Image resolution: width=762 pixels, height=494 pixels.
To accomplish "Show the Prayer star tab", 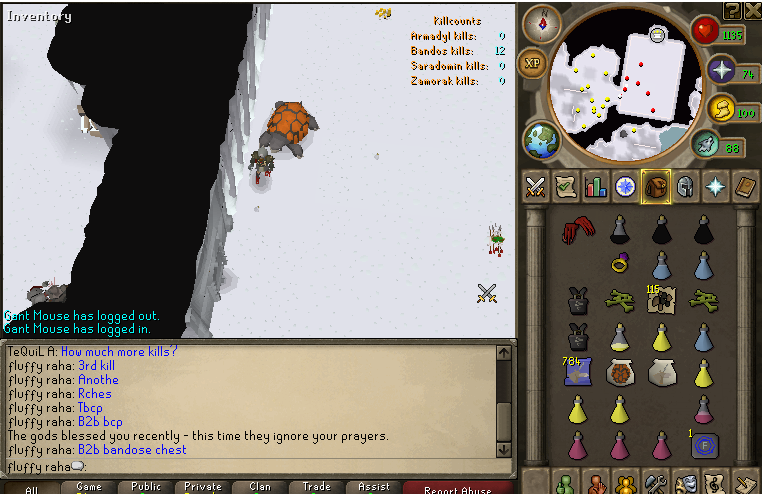I will pos(716,186).
